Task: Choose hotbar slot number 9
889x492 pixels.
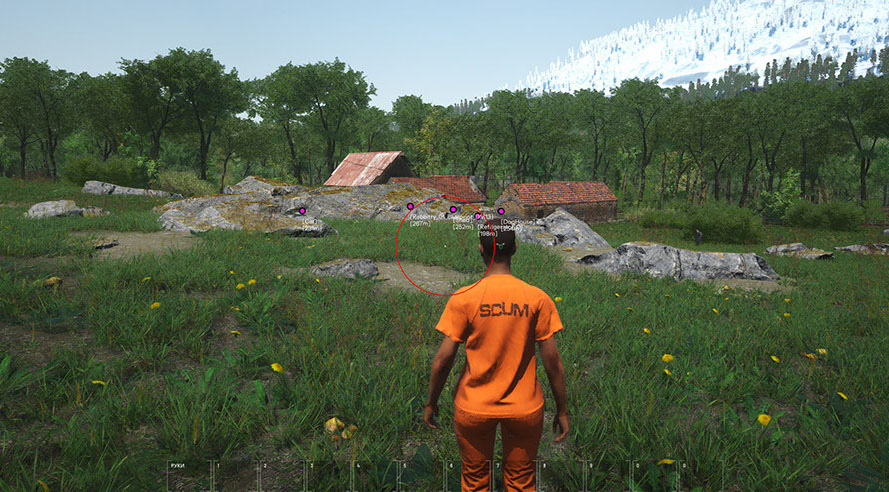Action: (x=609, y=476)
